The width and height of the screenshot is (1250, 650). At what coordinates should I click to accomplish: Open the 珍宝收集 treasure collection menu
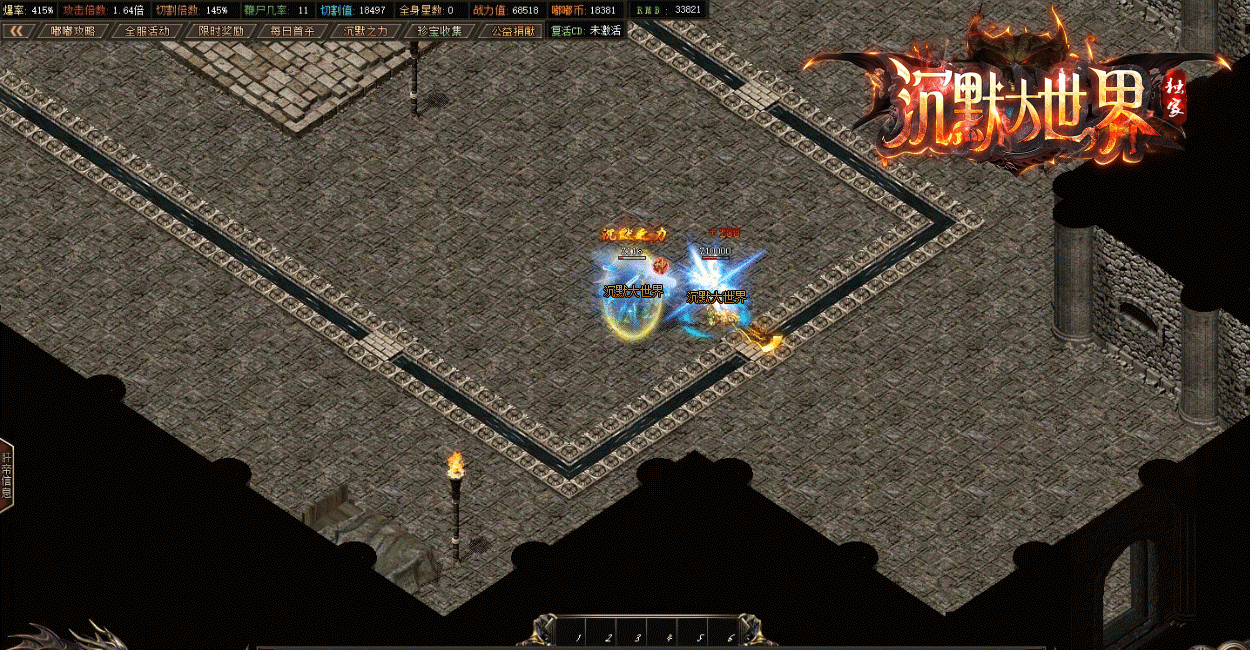point(441,30)
